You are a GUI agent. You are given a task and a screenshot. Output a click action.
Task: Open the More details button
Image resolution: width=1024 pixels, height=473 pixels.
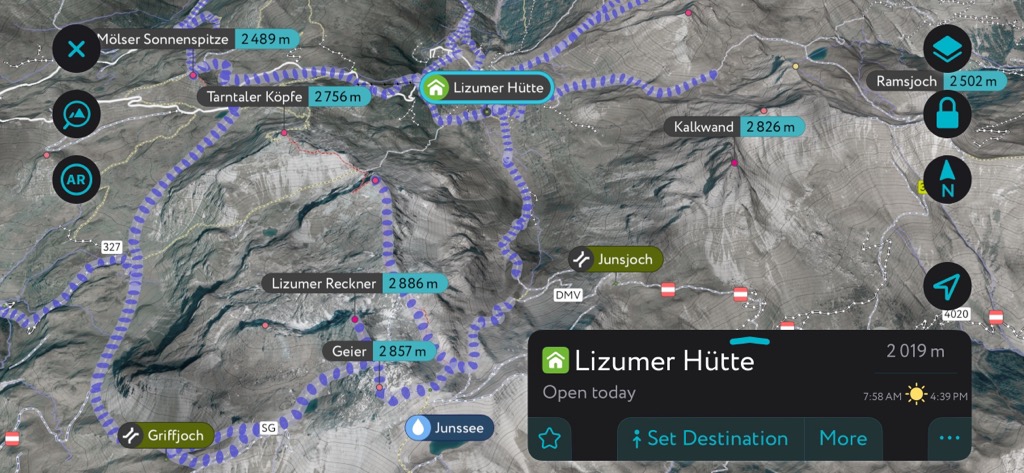pos(843,438)
